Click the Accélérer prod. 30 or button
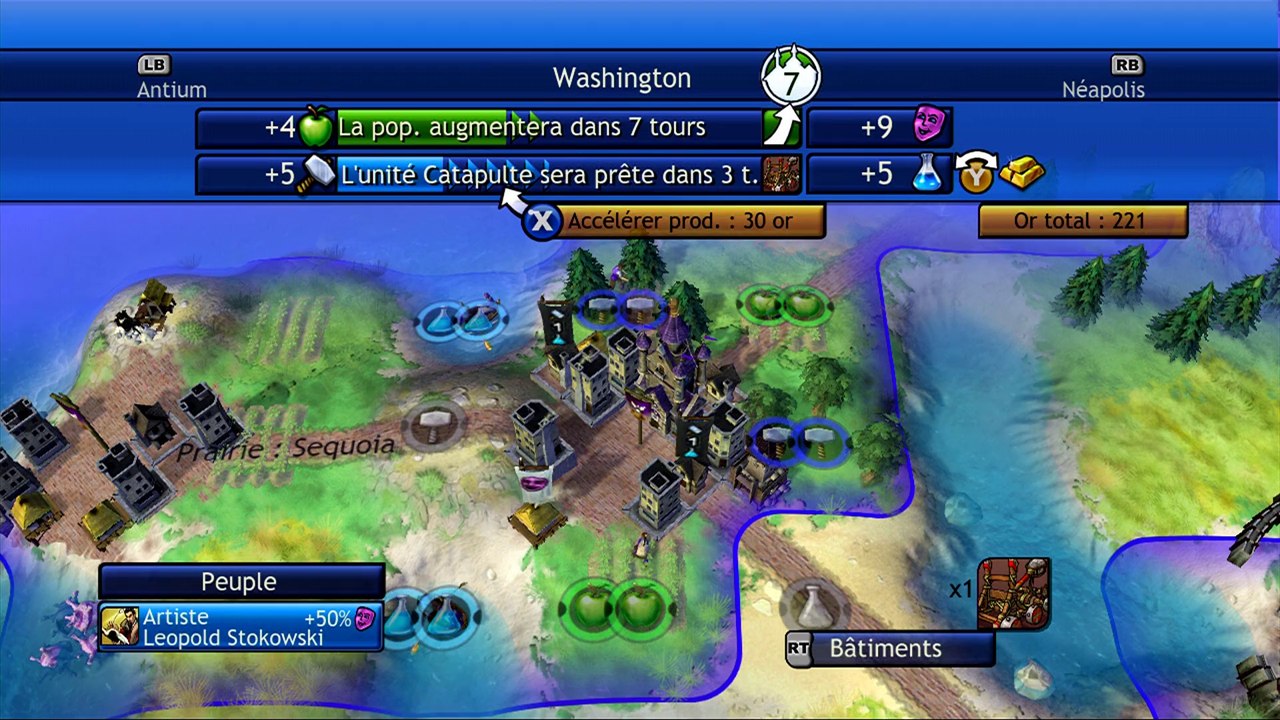Screen dimensions: 1280x720 (x=679, y=221)
